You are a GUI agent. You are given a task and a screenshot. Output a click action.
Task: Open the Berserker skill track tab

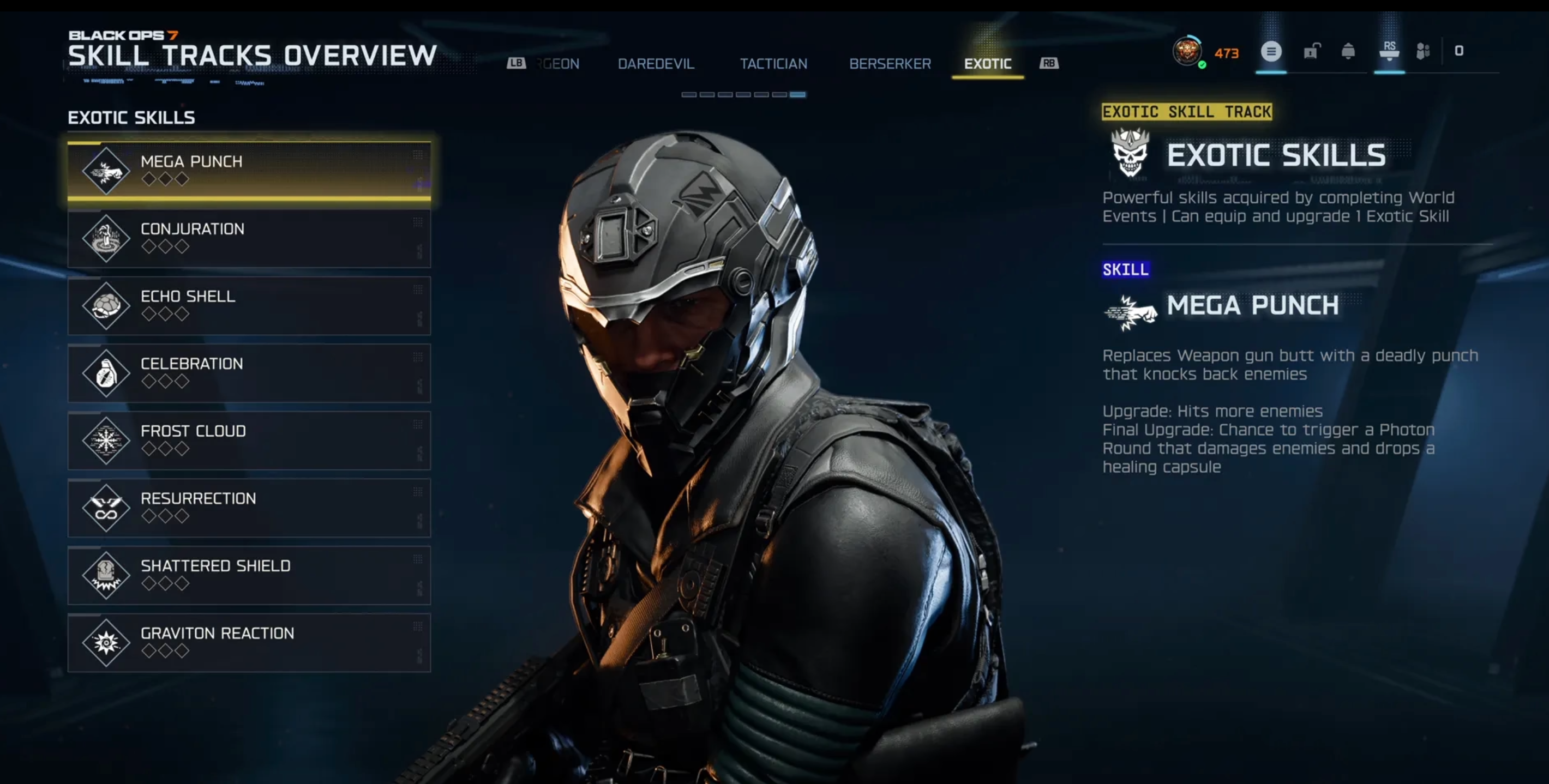tap(890, 64)
